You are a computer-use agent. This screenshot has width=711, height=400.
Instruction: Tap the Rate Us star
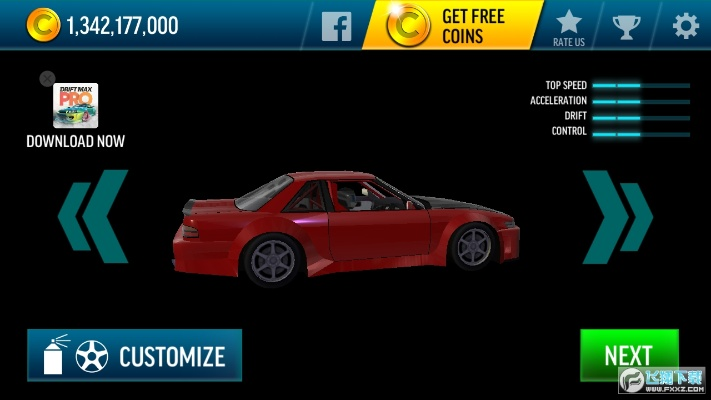(568, 25)
